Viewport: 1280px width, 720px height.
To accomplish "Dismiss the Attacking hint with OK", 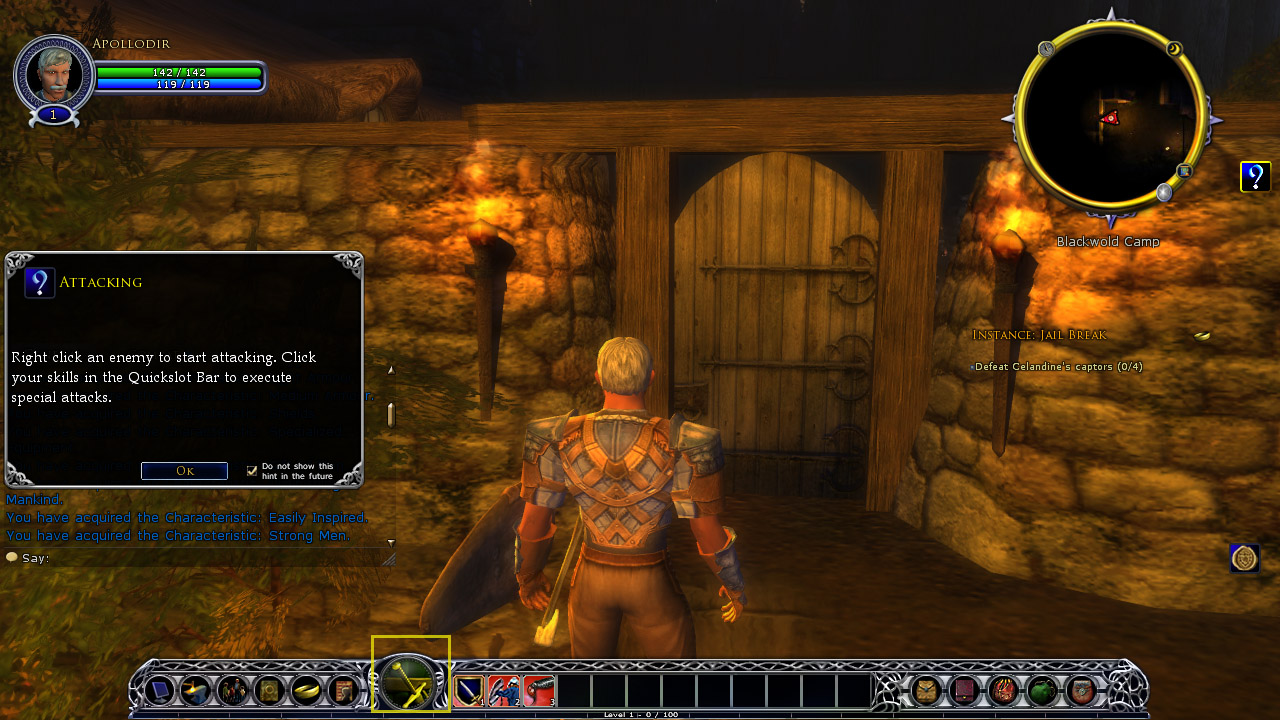I will click(184, 471).
